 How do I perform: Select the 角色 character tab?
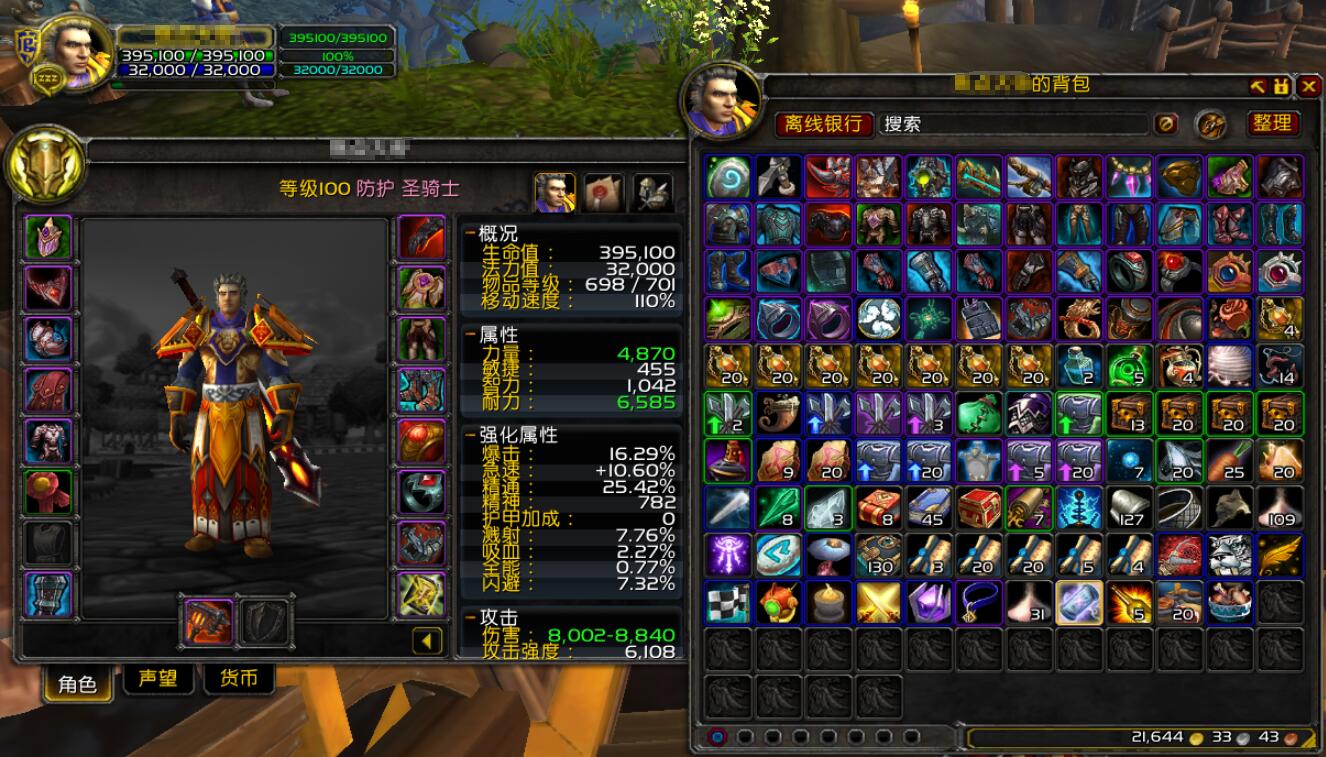(77, 683)
